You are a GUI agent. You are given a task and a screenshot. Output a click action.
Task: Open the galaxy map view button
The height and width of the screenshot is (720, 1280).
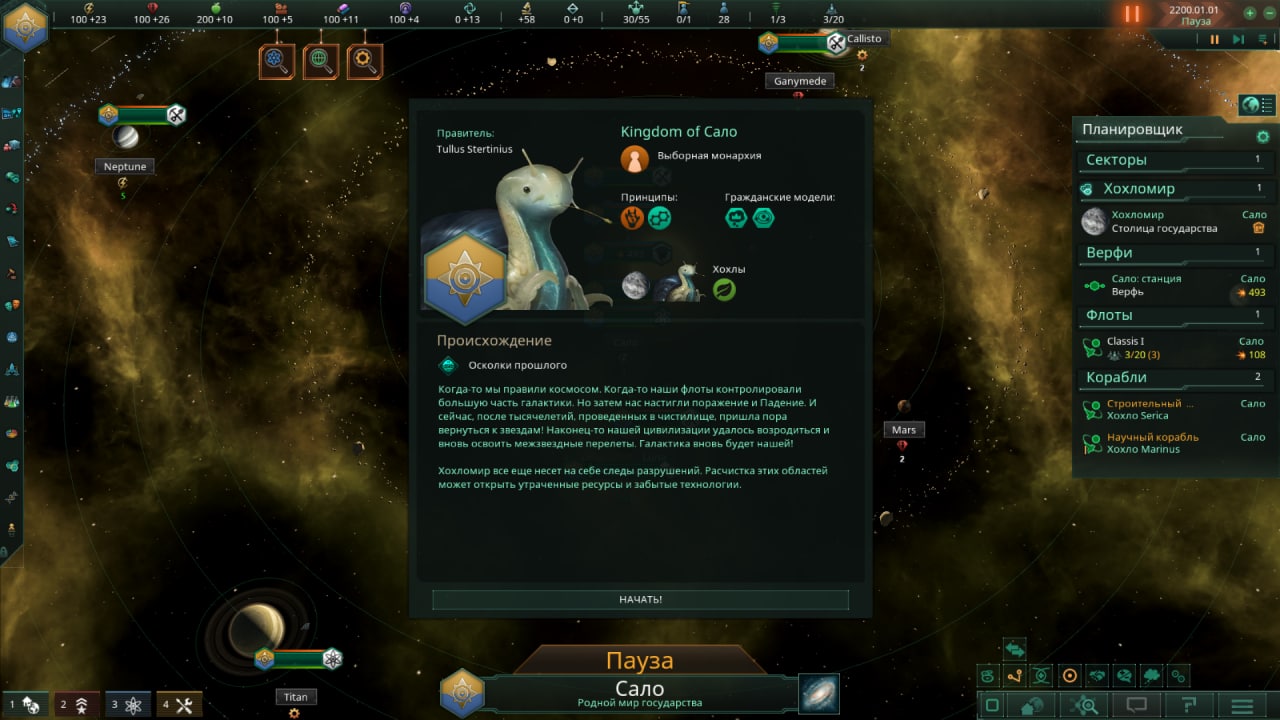[818, 694]
